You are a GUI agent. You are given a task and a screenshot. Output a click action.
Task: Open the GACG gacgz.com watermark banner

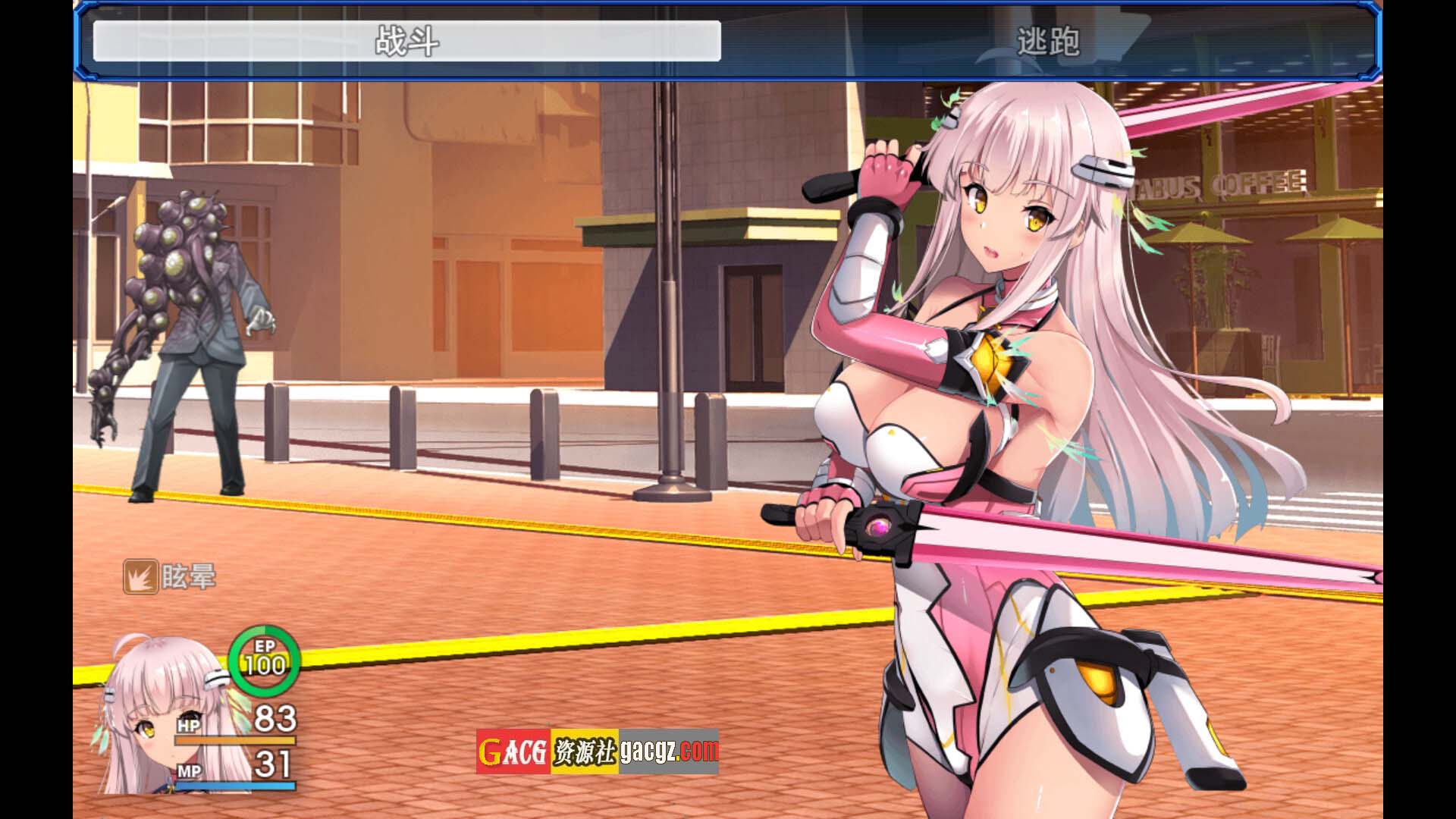(x=597, y=752)
